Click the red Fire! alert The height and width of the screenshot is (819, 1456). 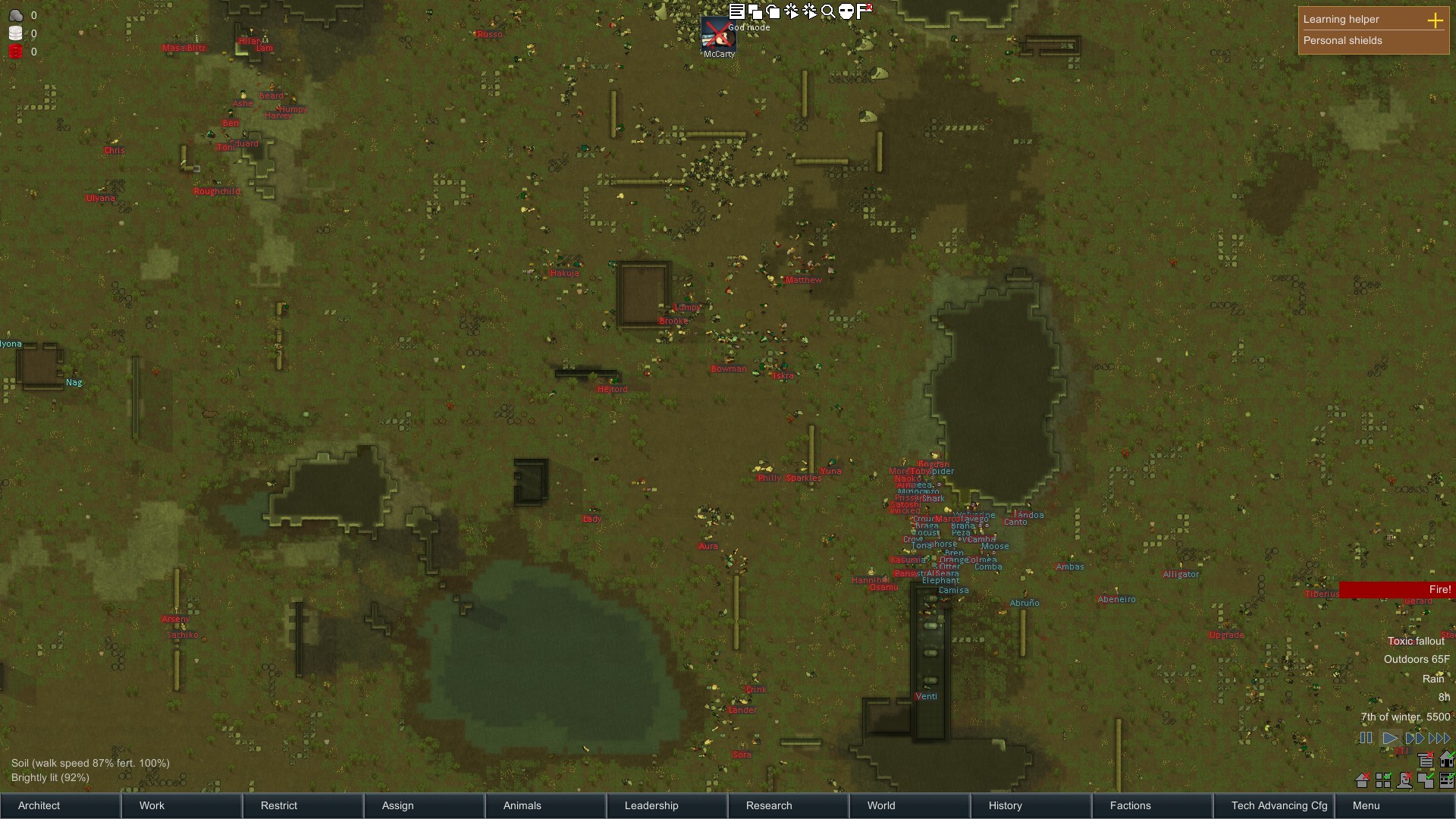tap(1397, 589)
